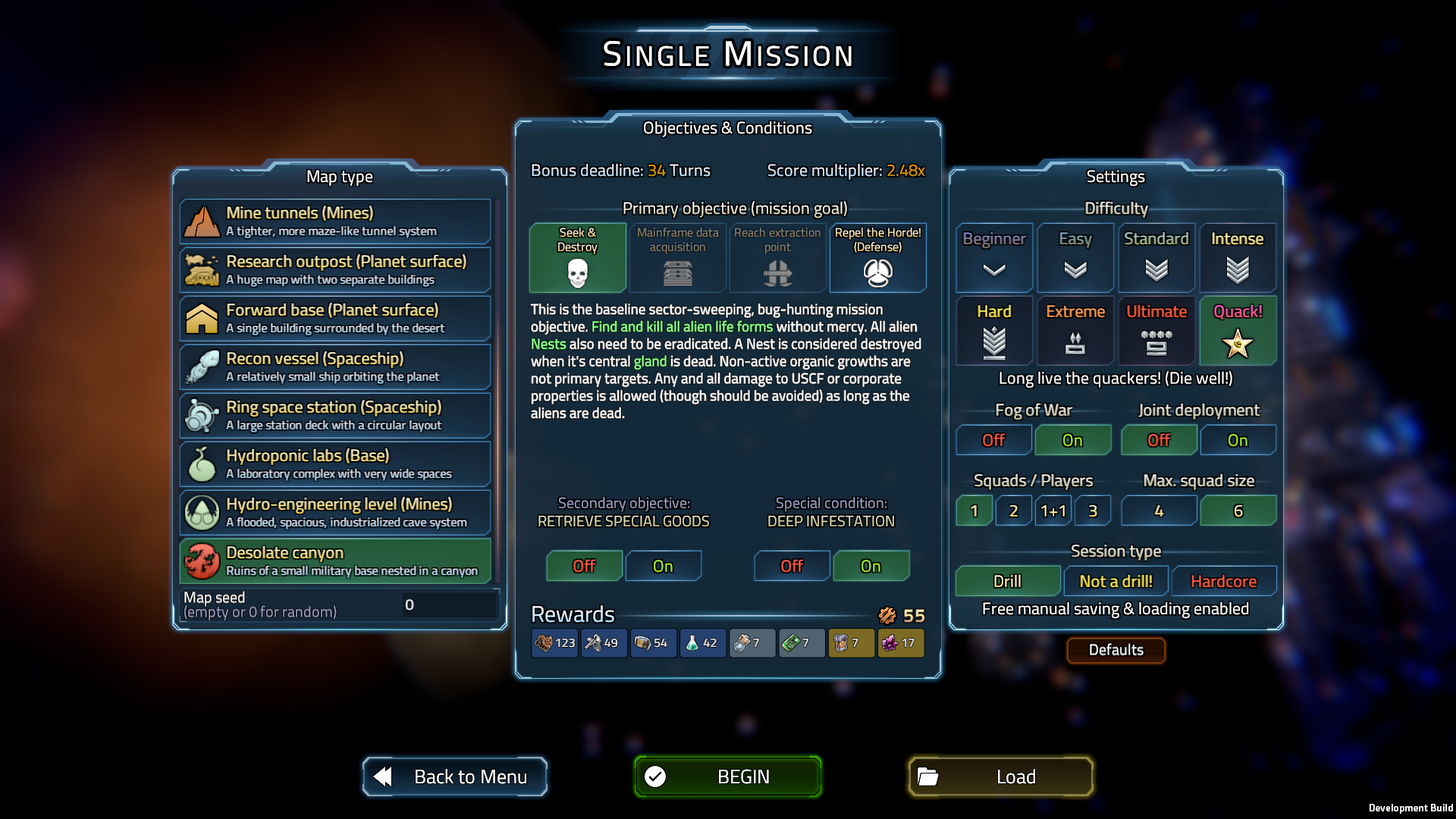Image resolution: width=1456 pixels, height=819 pixels.
Task: Enable the Retrieve Special Goods secondary objective
Action: (663, 565)
